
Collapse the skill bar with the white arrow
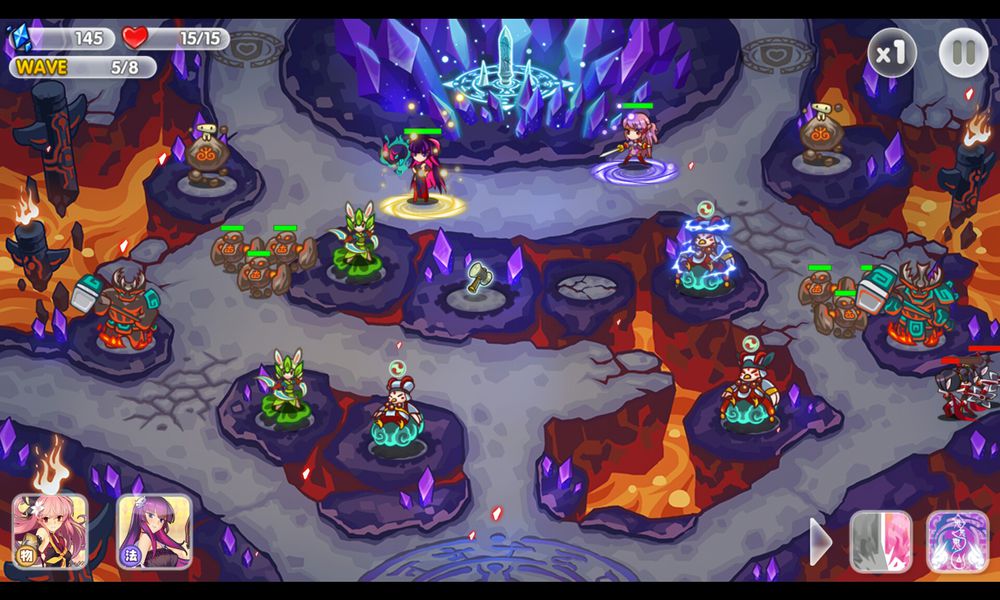[x=820, y=542]
